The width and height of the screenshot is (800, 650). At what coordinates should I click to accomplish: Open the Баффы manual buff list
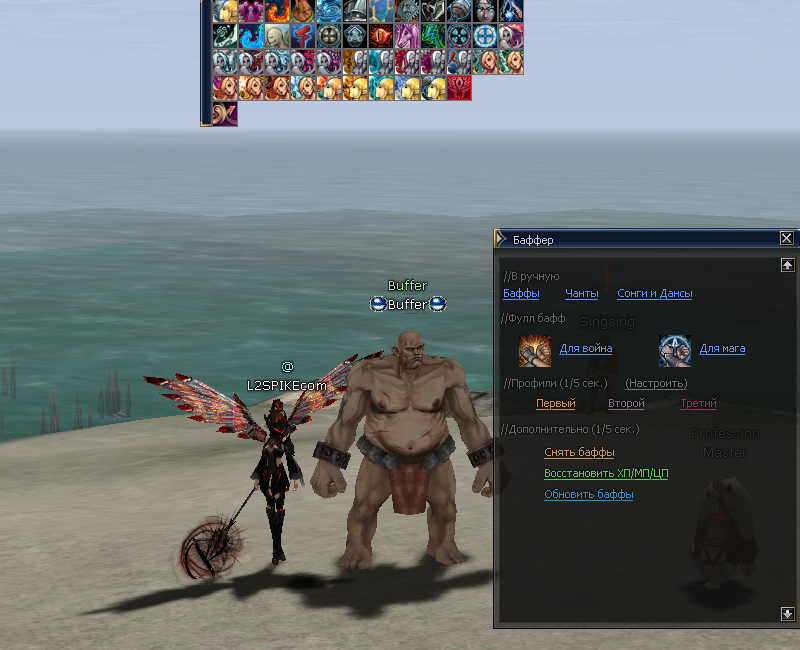521,294
